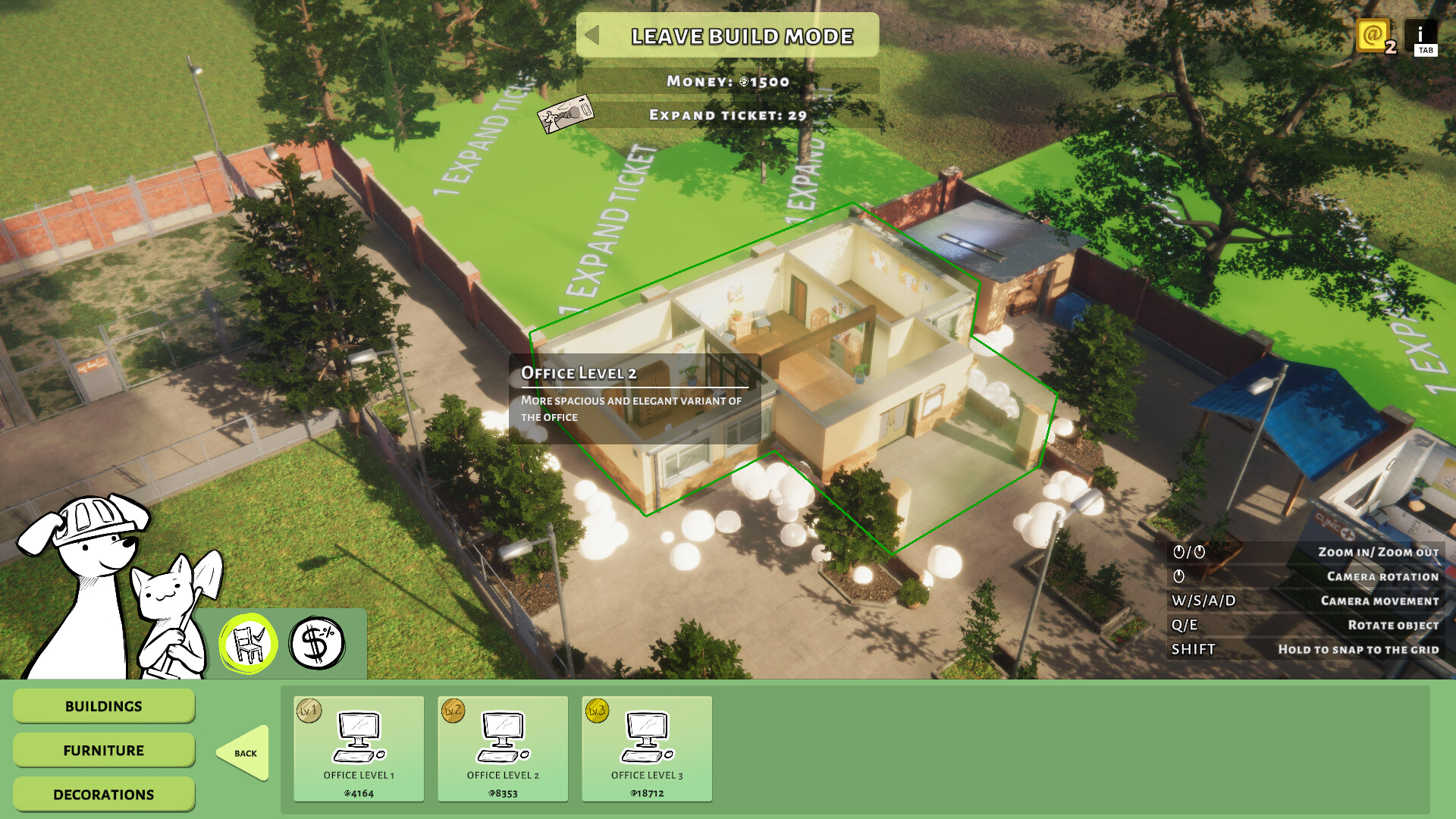Click the expand ticket illustration near the counter
1456x819 pixels.
(564, 114)
